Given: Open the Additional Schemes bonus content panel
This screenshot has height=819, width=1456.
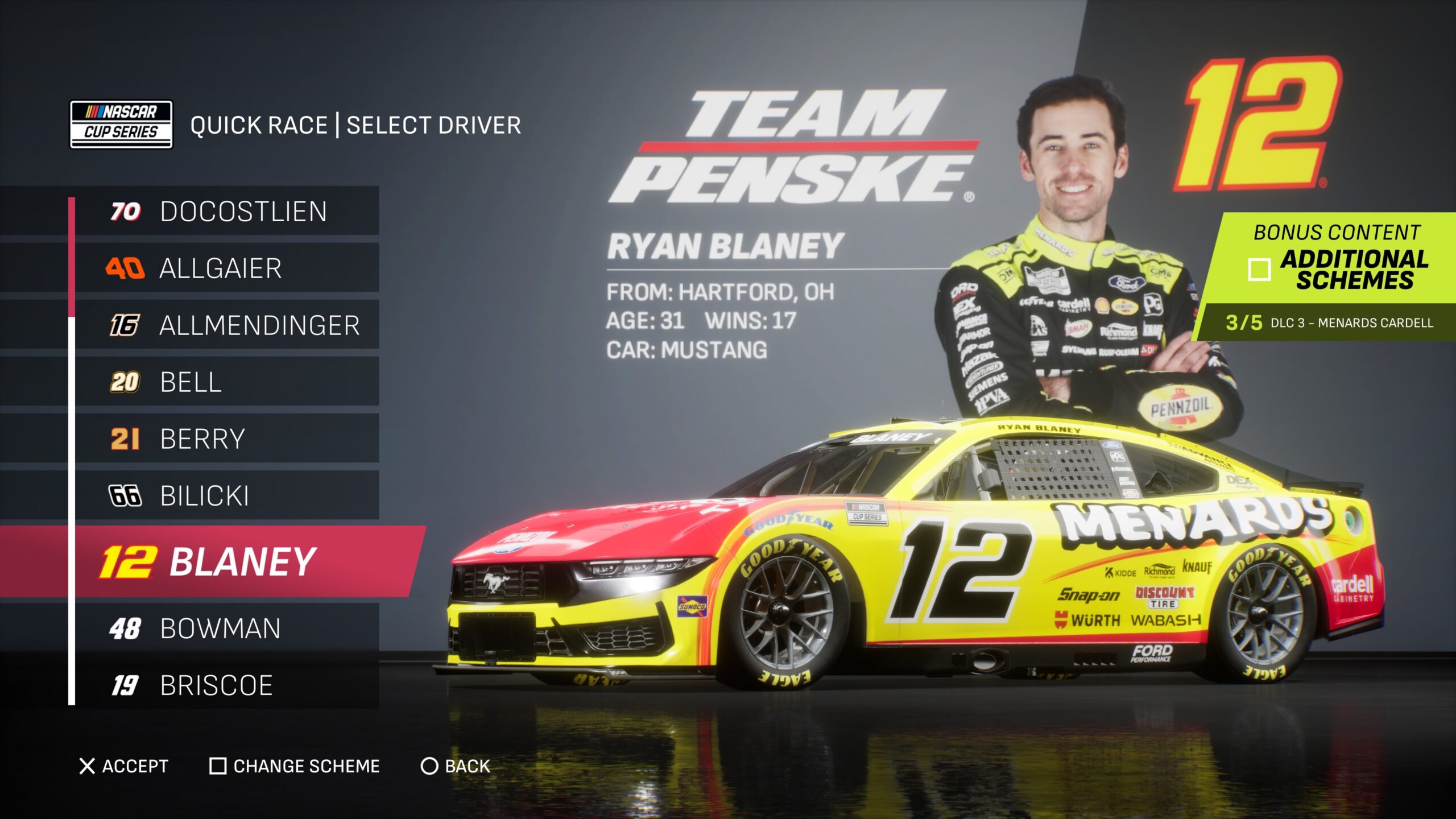Looking at the screenshot, I should (1337, 259).
